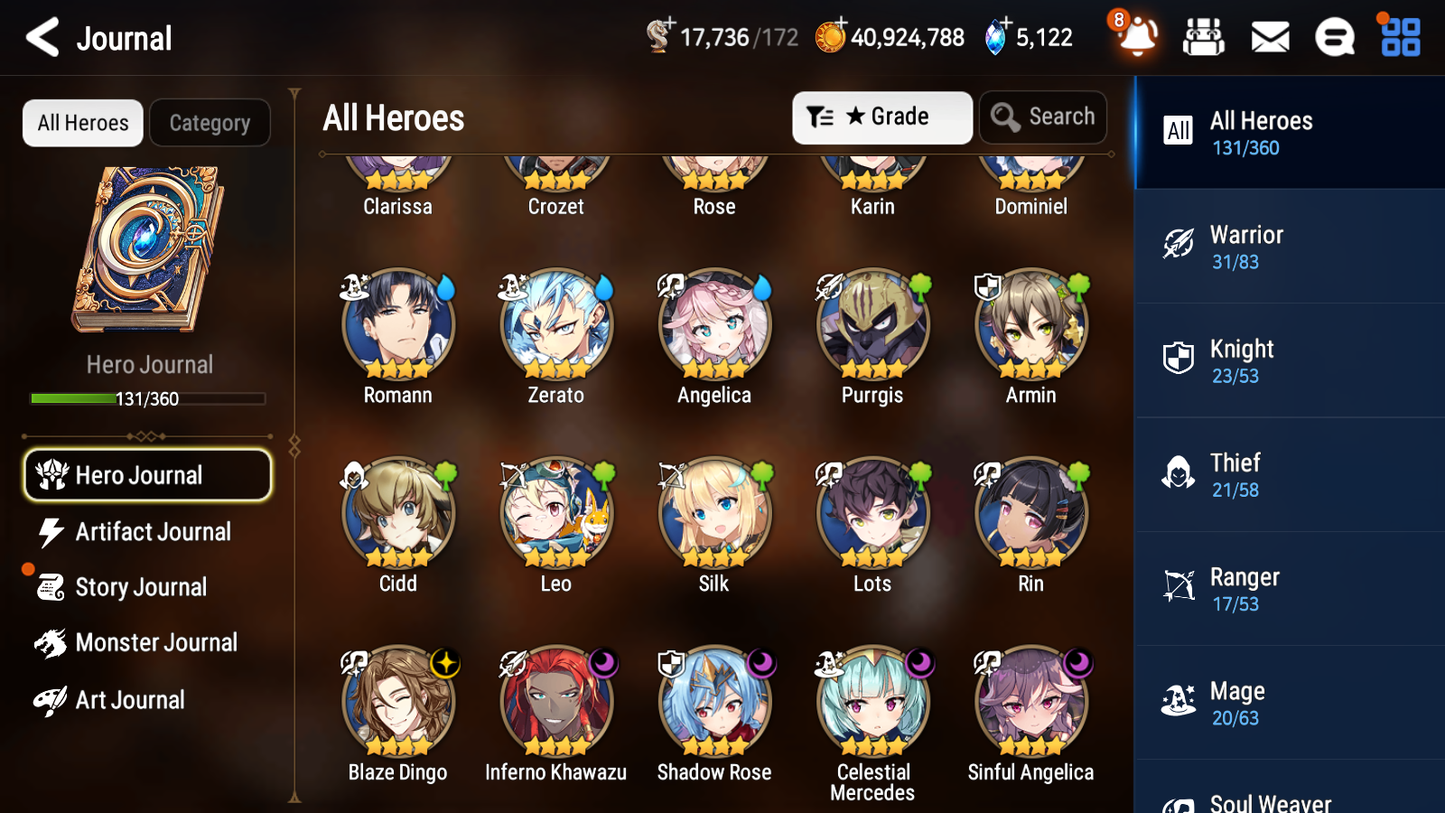Open the chat icon
Viewport: 1445px width, 813px height.
point(1334,36)
